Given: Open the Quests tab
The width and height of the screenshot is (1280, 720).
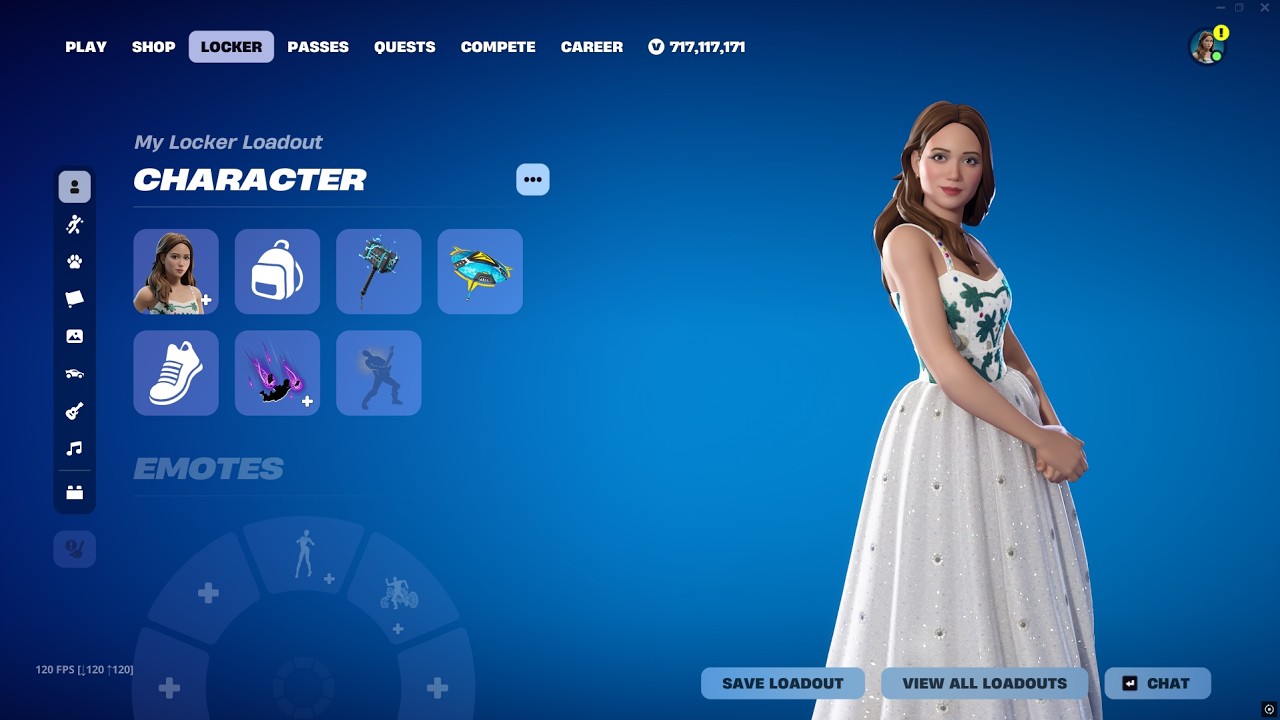Looking at the screenshot, I should point(404,47).
